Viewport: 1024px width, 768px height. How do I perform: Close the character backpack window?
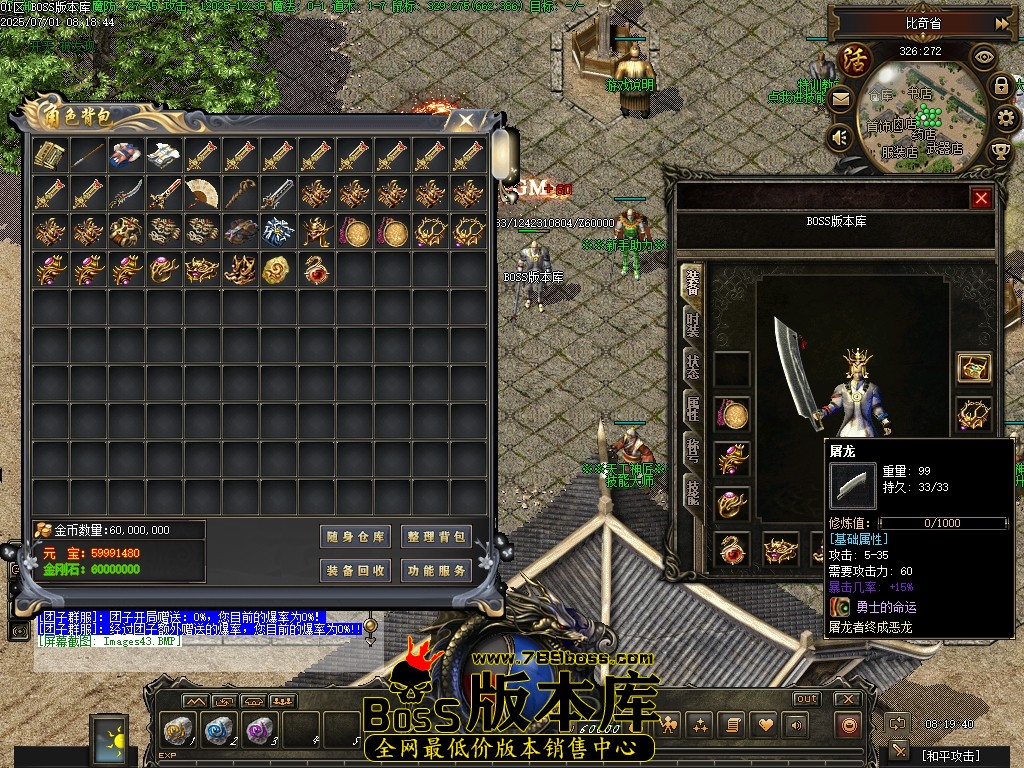(x=466, y=121)
